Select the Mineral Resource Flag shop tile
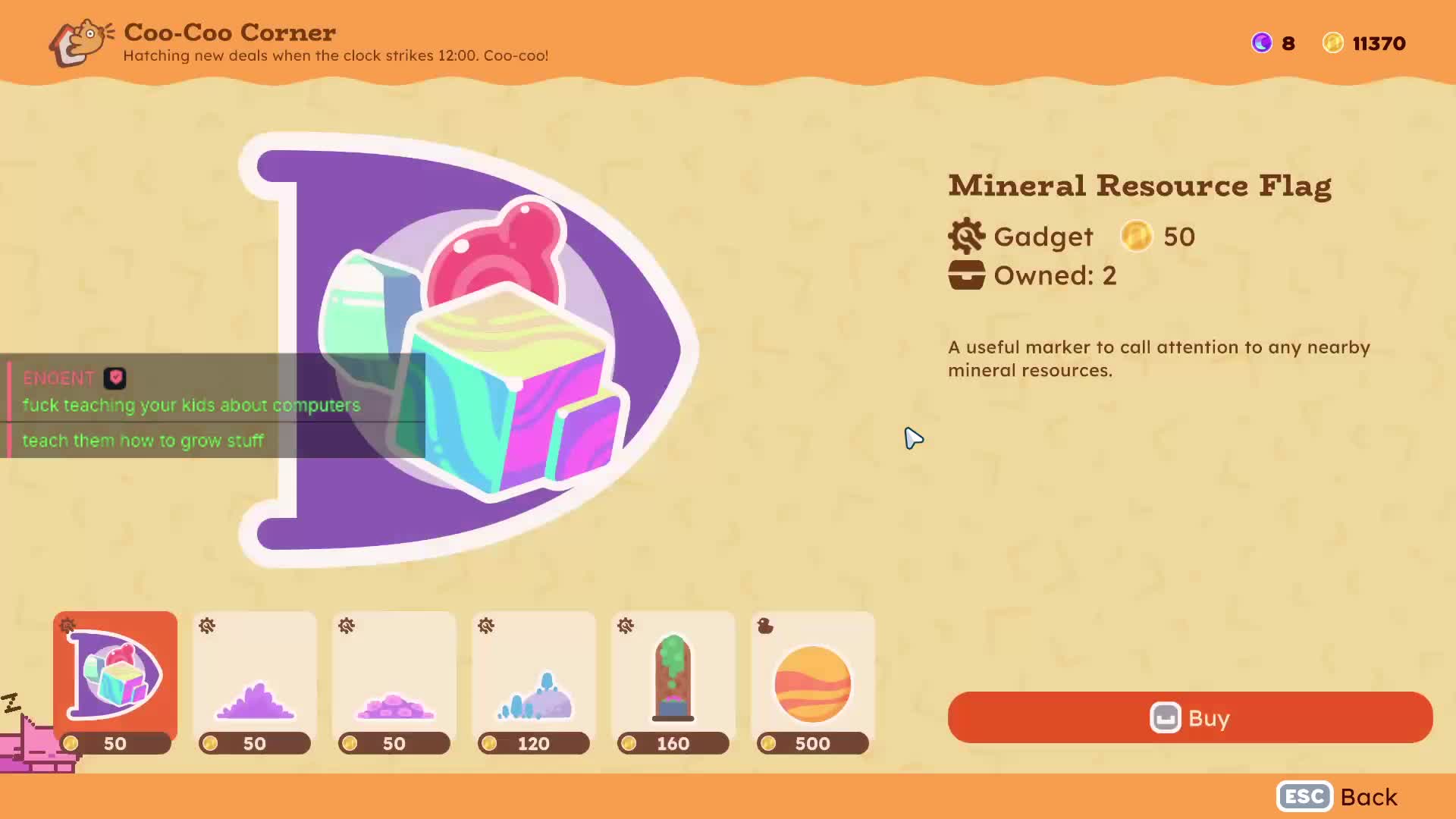 pos(115,681)
